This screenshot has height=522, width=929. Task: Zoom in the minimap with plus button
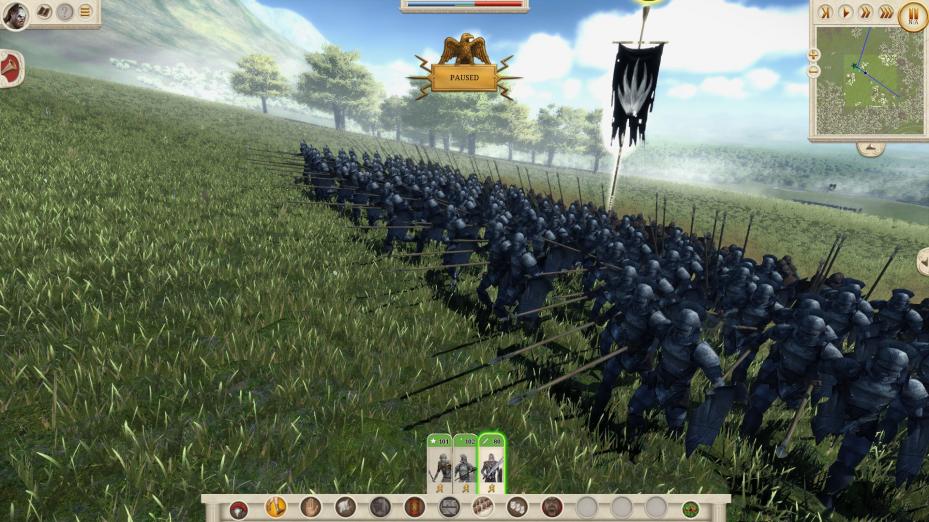click(813, 55)
